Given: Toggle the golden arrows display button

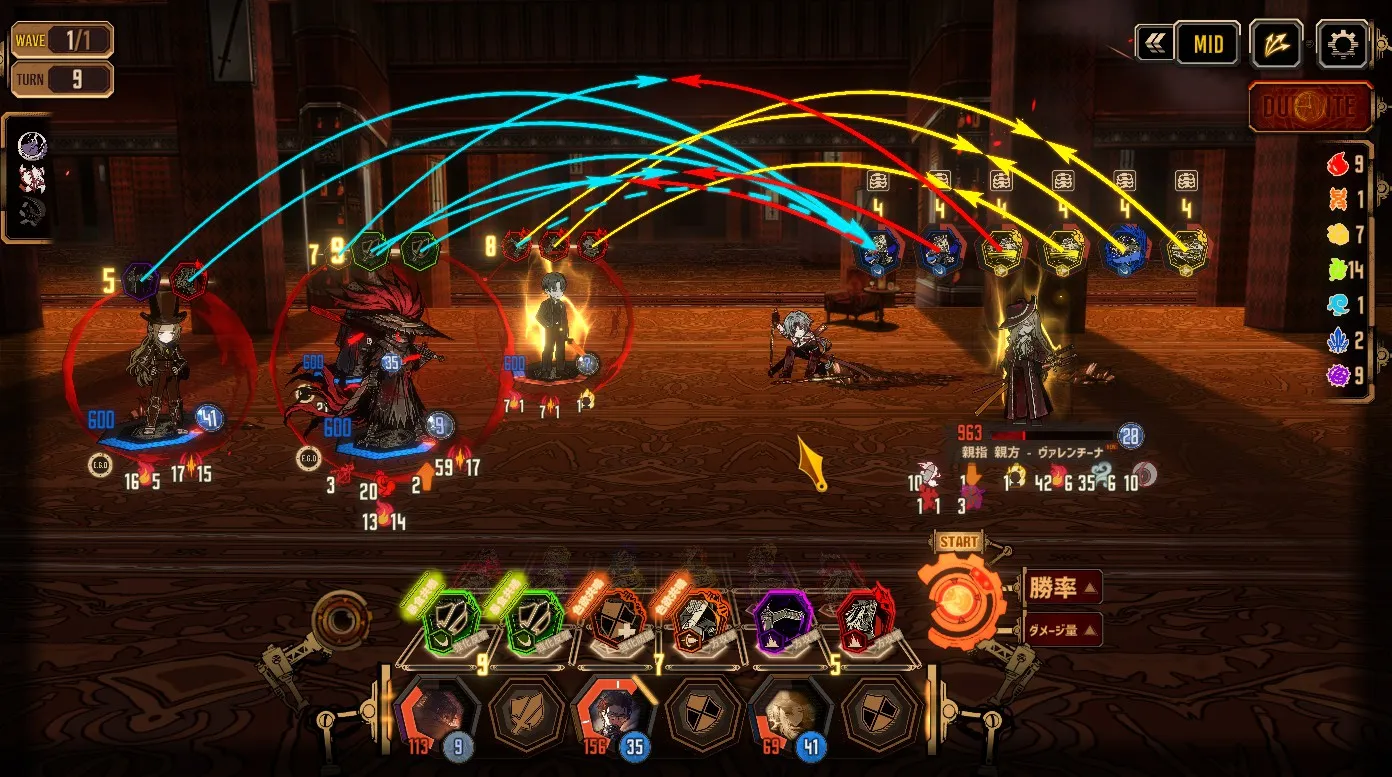Looking at the screenshot, I should 1276,45.
